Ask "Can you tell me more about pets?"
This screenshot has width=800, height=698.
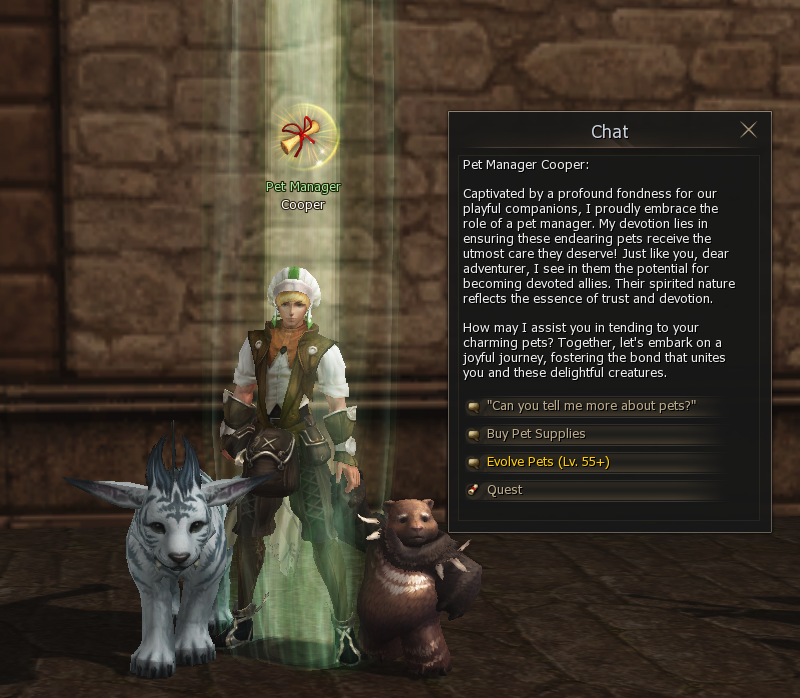pos(590,406)
